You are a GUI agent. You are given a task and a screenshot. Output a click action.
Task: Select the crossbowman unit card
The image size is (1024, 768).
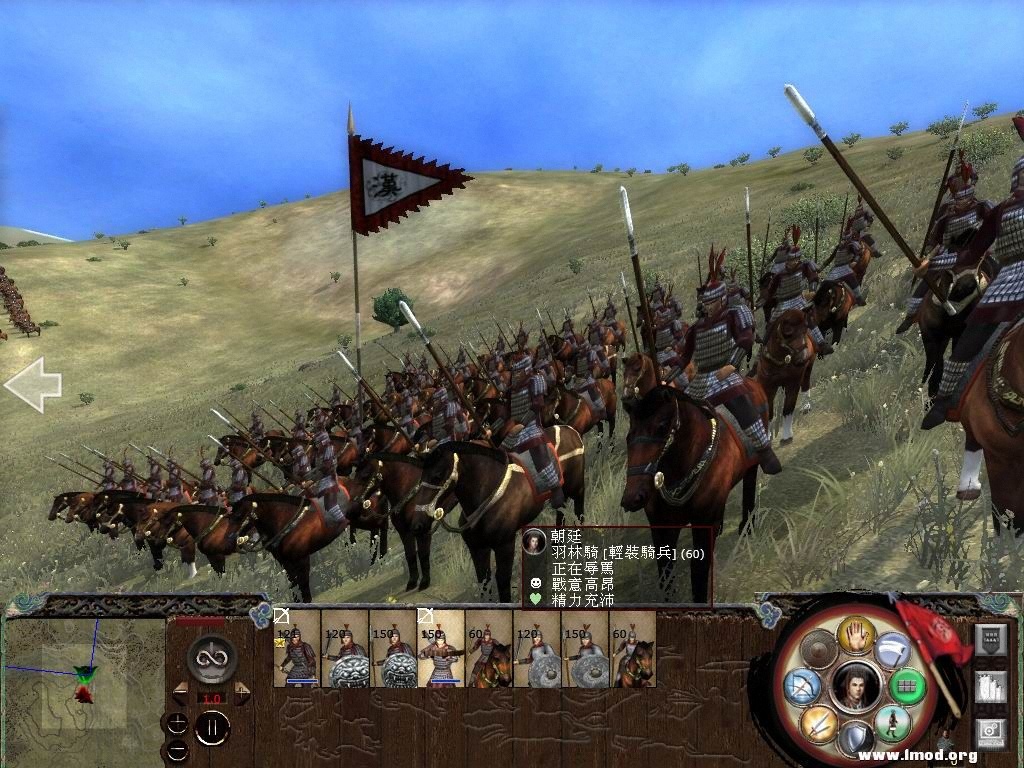click(x=441, y=649)
